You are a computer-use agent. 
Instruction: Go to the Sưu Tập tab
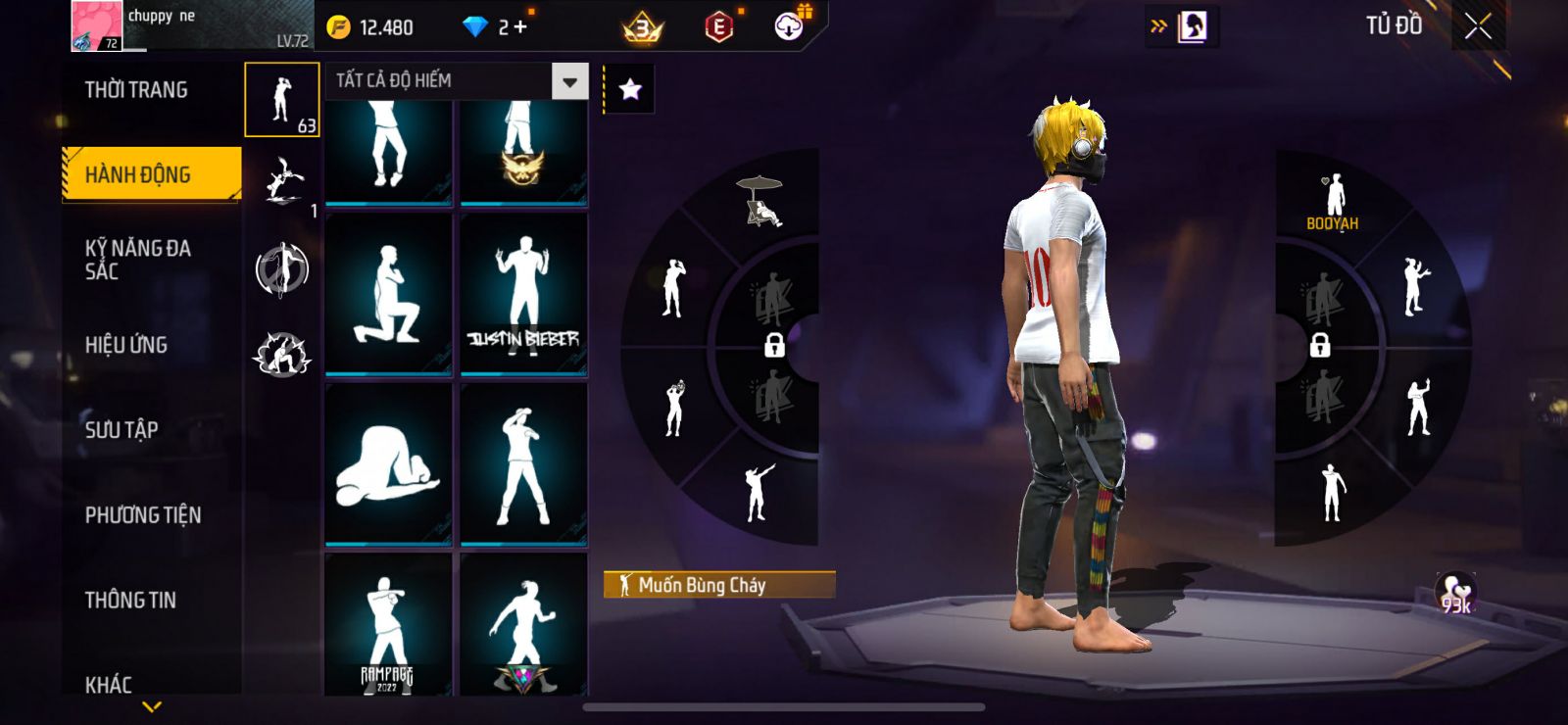click(122, 429)
